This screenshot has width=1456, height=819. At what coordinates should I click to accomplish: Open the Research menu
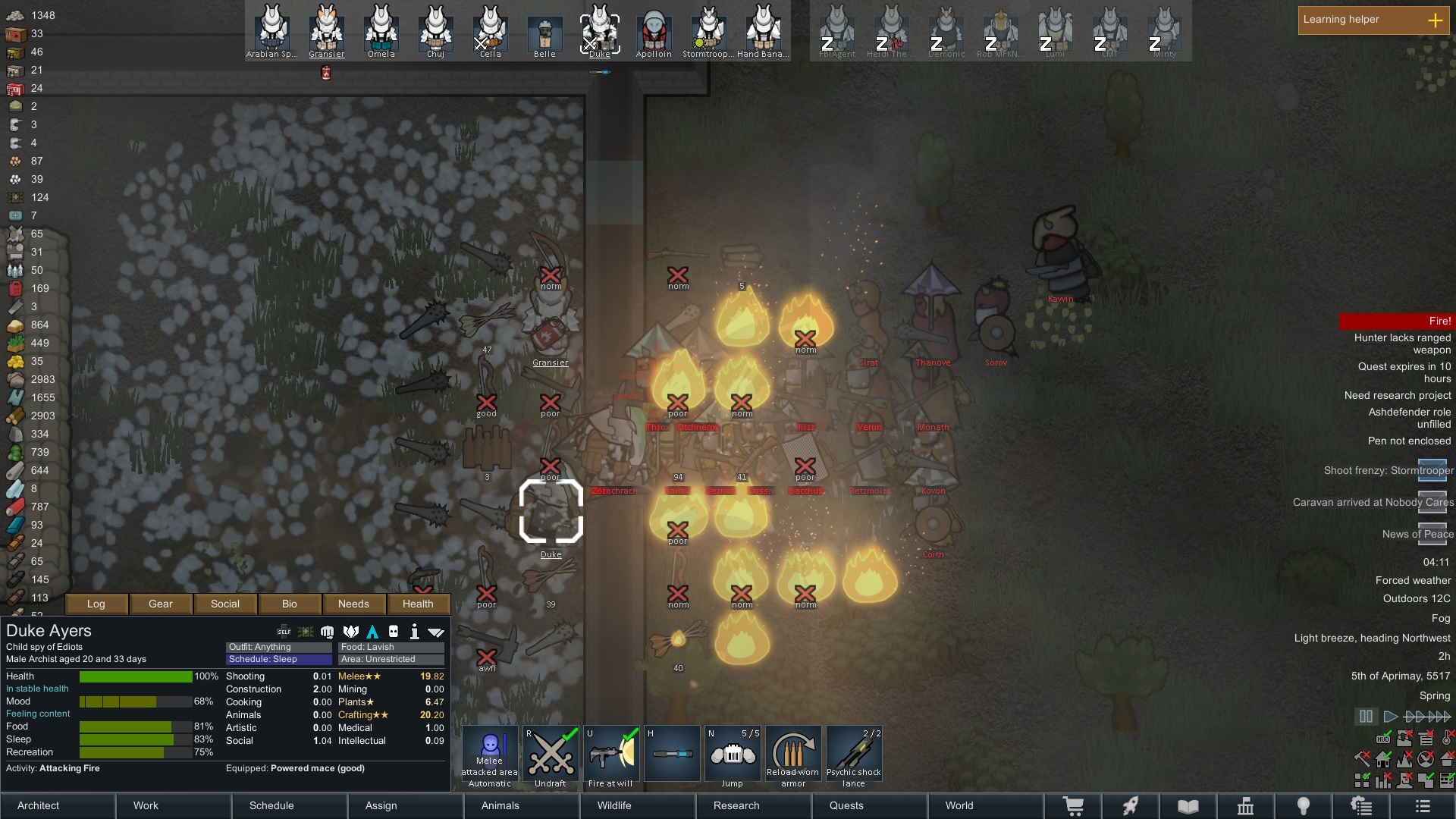click(754, 805)
